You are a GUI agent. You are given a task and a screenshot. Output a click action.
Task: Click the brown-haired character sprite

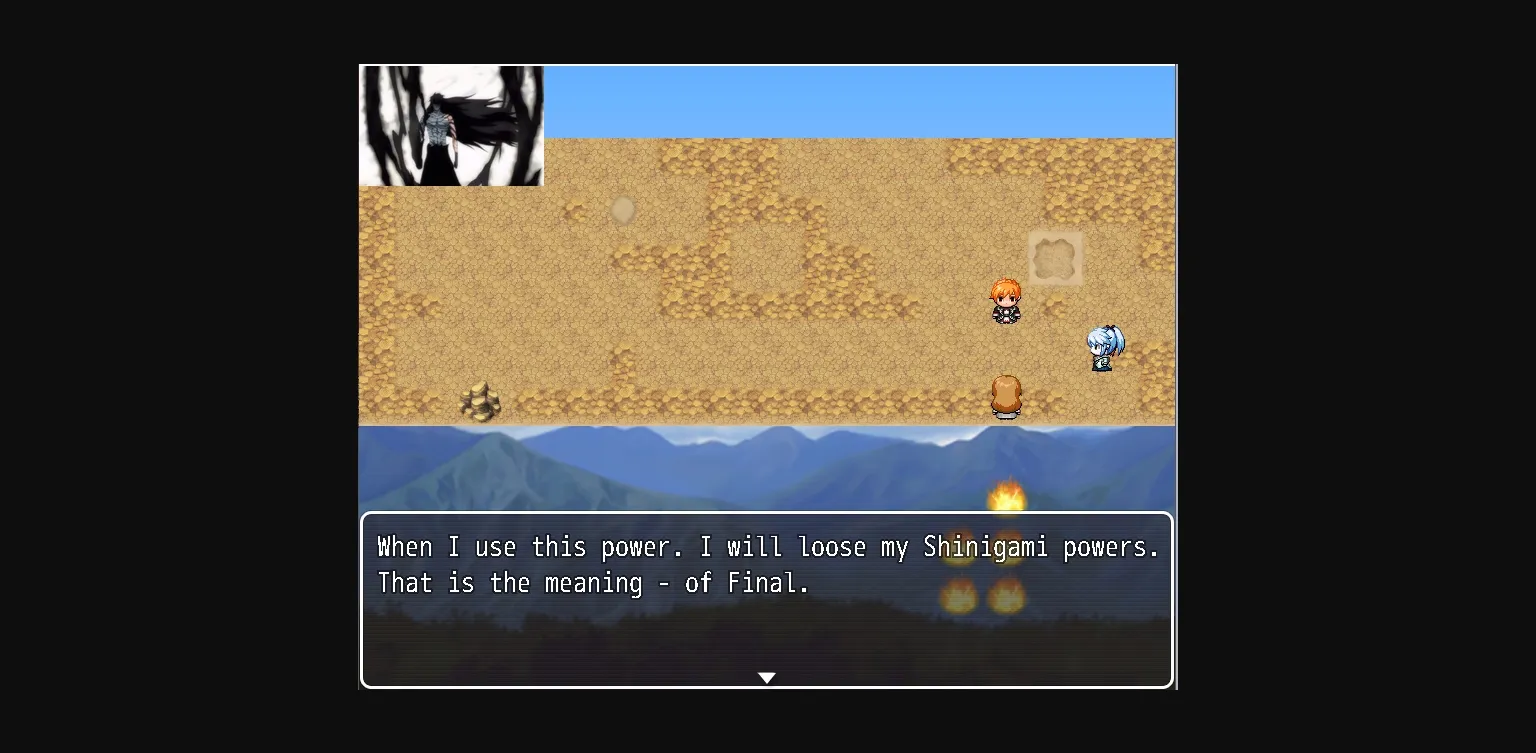pos(1006,395)
